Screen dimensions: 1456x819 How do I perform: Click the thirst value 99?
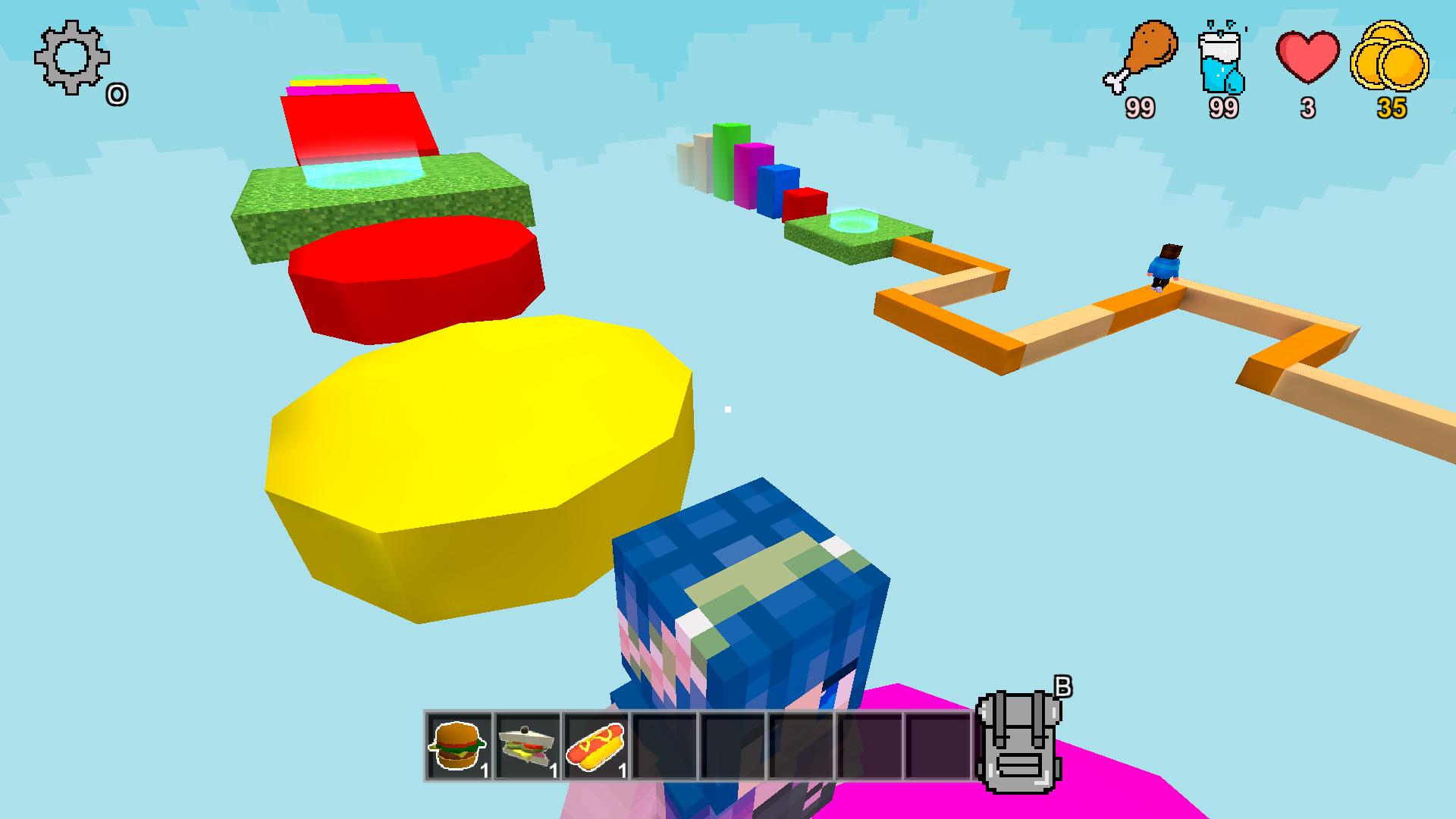pos(1222,109)
